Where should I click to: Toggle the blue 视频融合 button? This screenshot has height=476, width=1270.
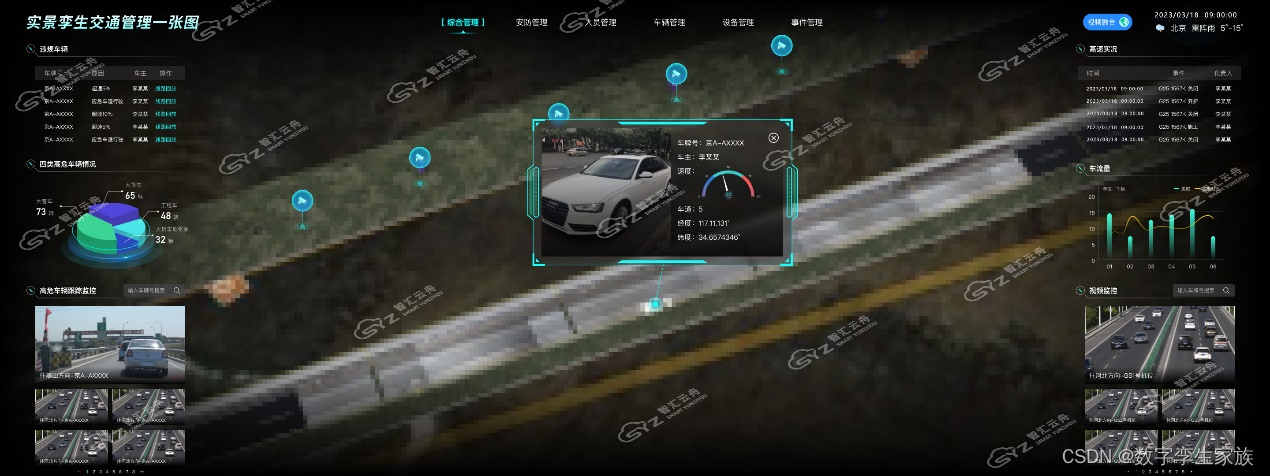(x=1106, y=22)
